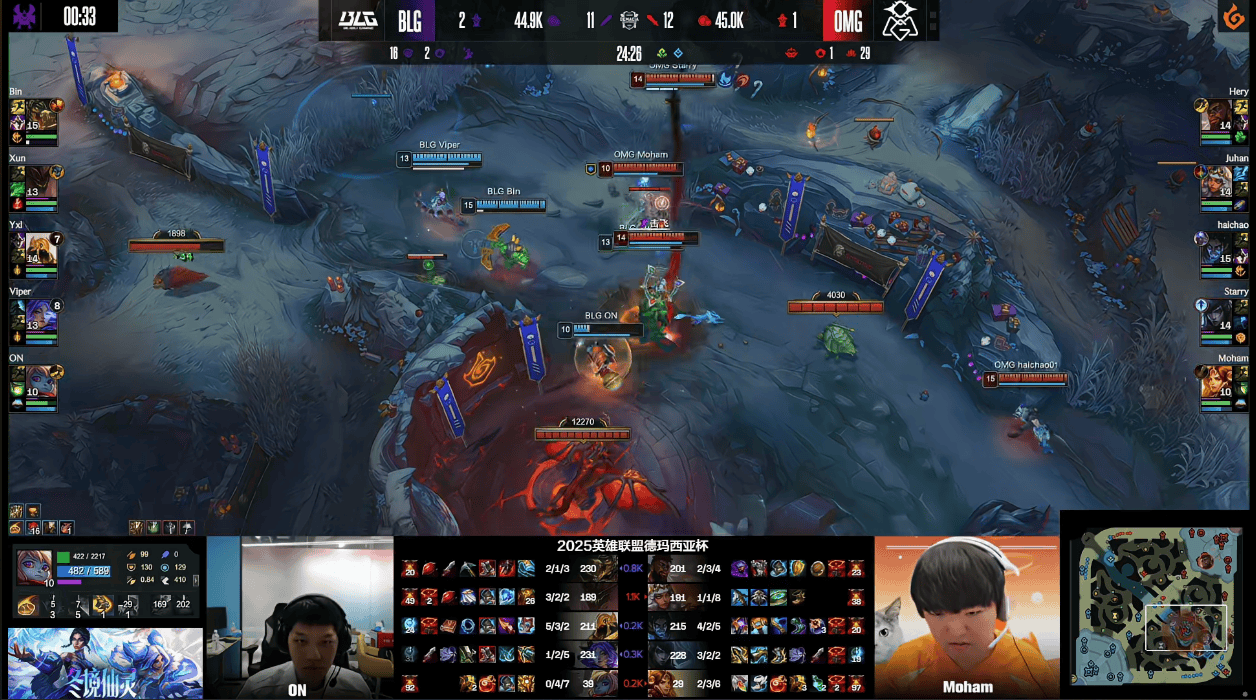The height and width of the screenshot is (700, 1256).
Task: Click the OMG team logo in the scoreboard
Action: pyautogui.click(x=902, y=20)
